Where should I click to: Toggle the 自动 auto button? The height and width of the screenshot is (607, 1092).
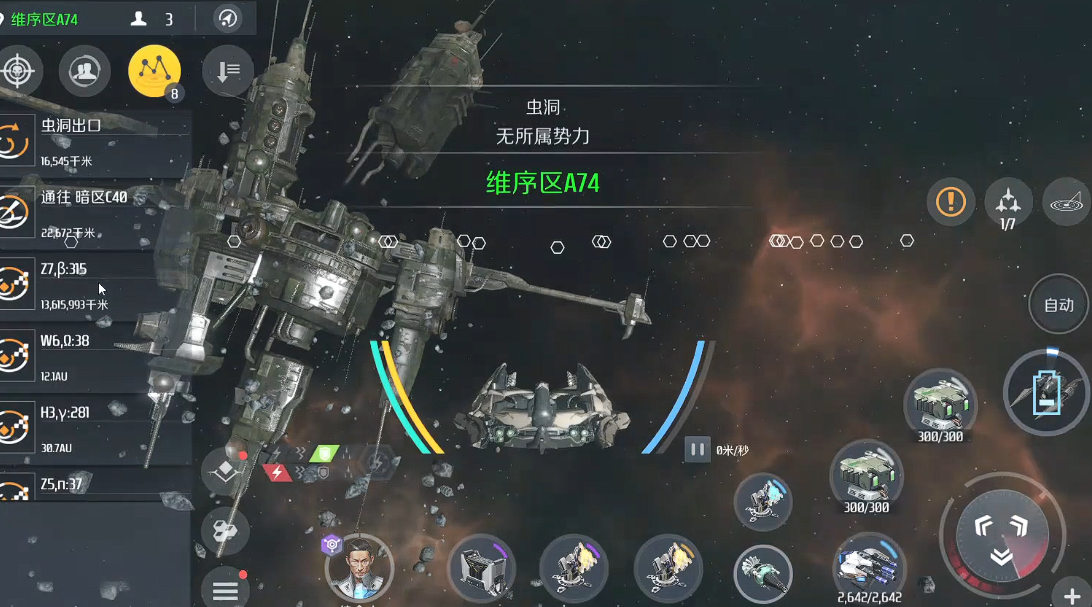1058,305
